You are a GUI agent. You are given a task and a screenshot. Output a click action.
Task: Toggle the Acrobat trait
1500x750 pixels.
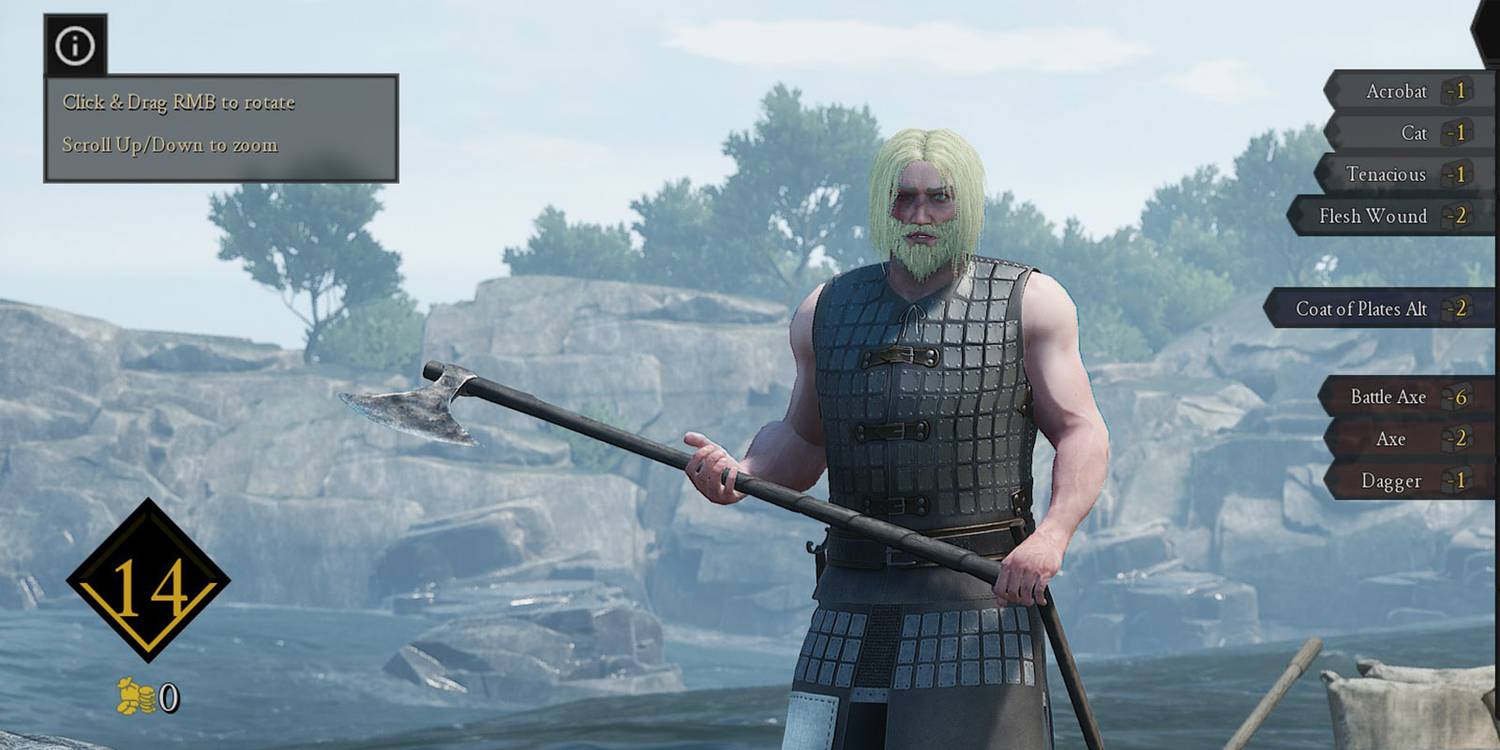tap(1398, 91)
